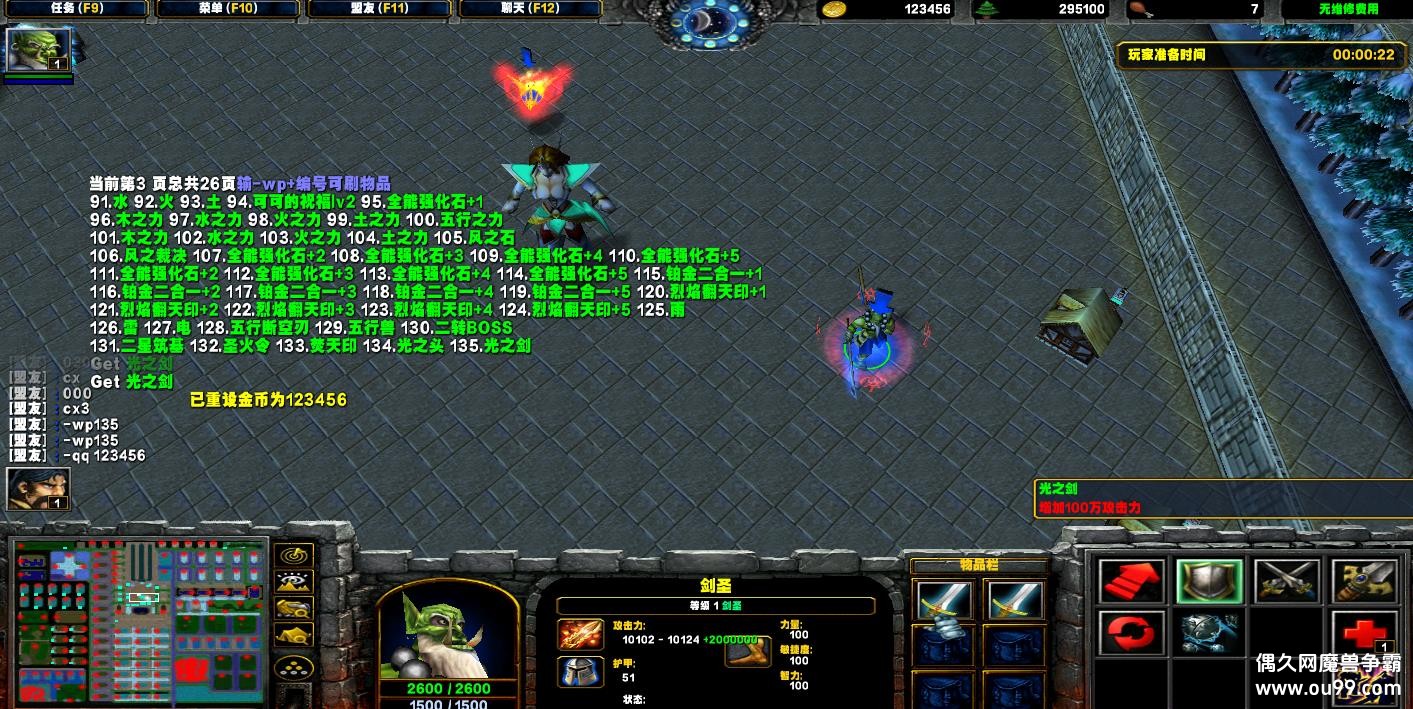Open the 盟友 (F11) allies menu
The width and height of the screenshot is (1413, 709).
(x=380, y=9)
